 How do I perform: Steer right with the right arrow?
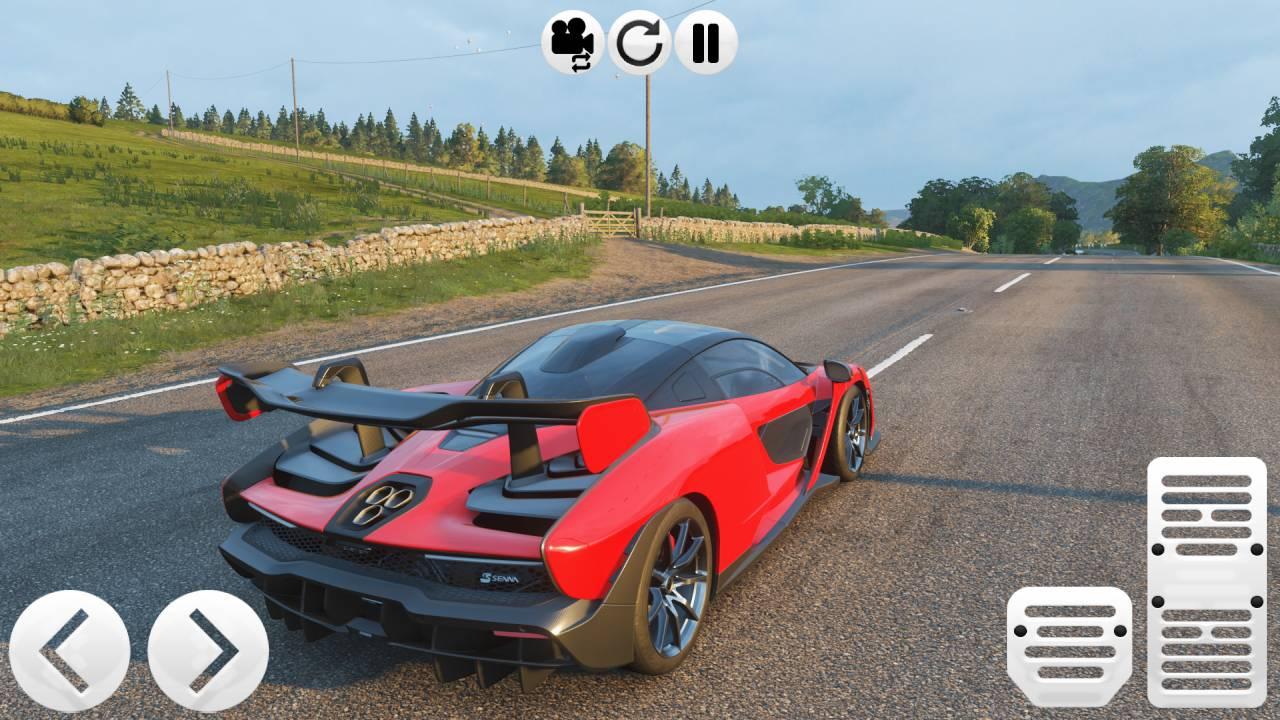[x=208, y=651]
